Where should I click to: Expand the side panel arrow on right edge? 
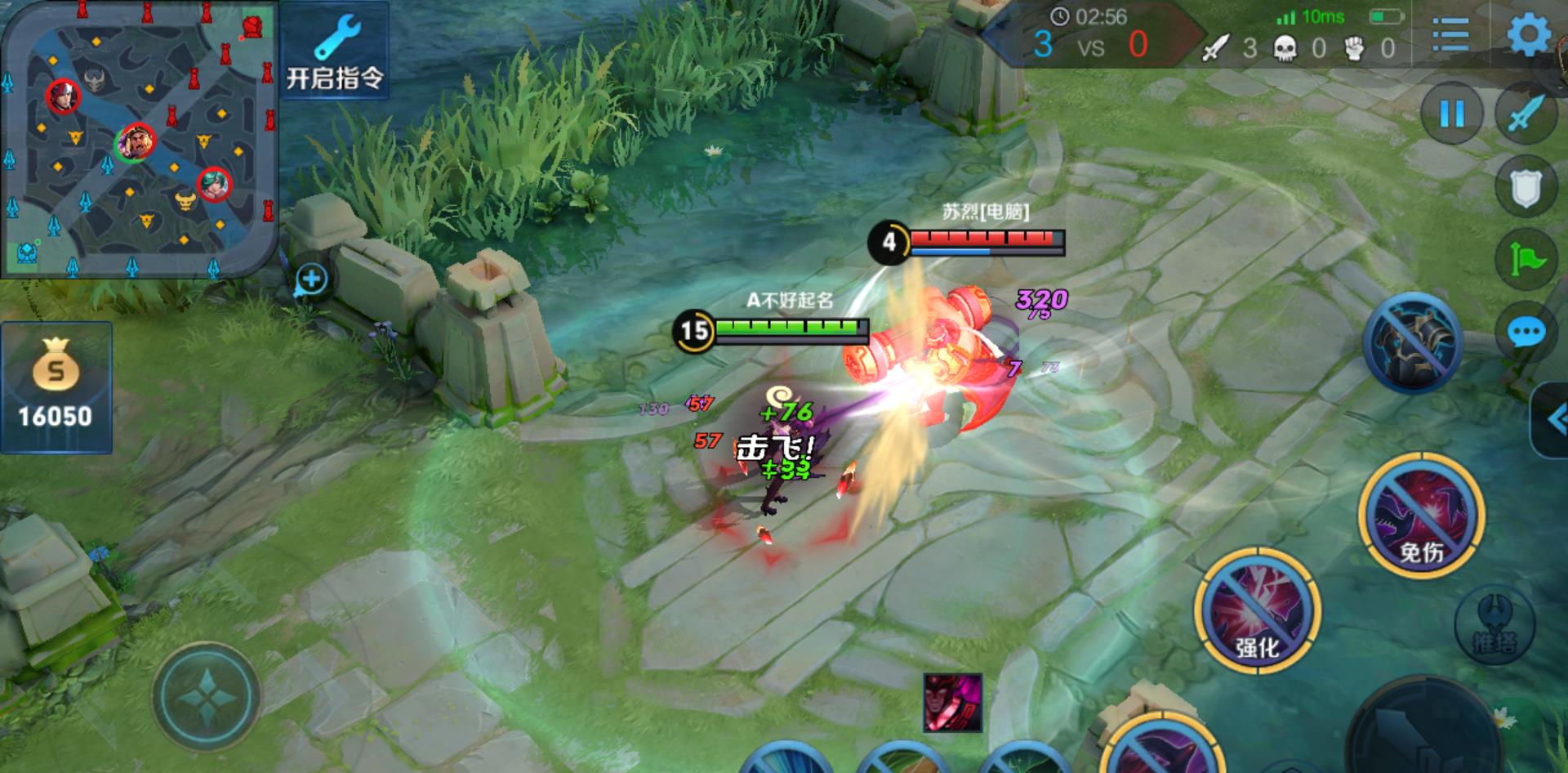[1553, 421]
